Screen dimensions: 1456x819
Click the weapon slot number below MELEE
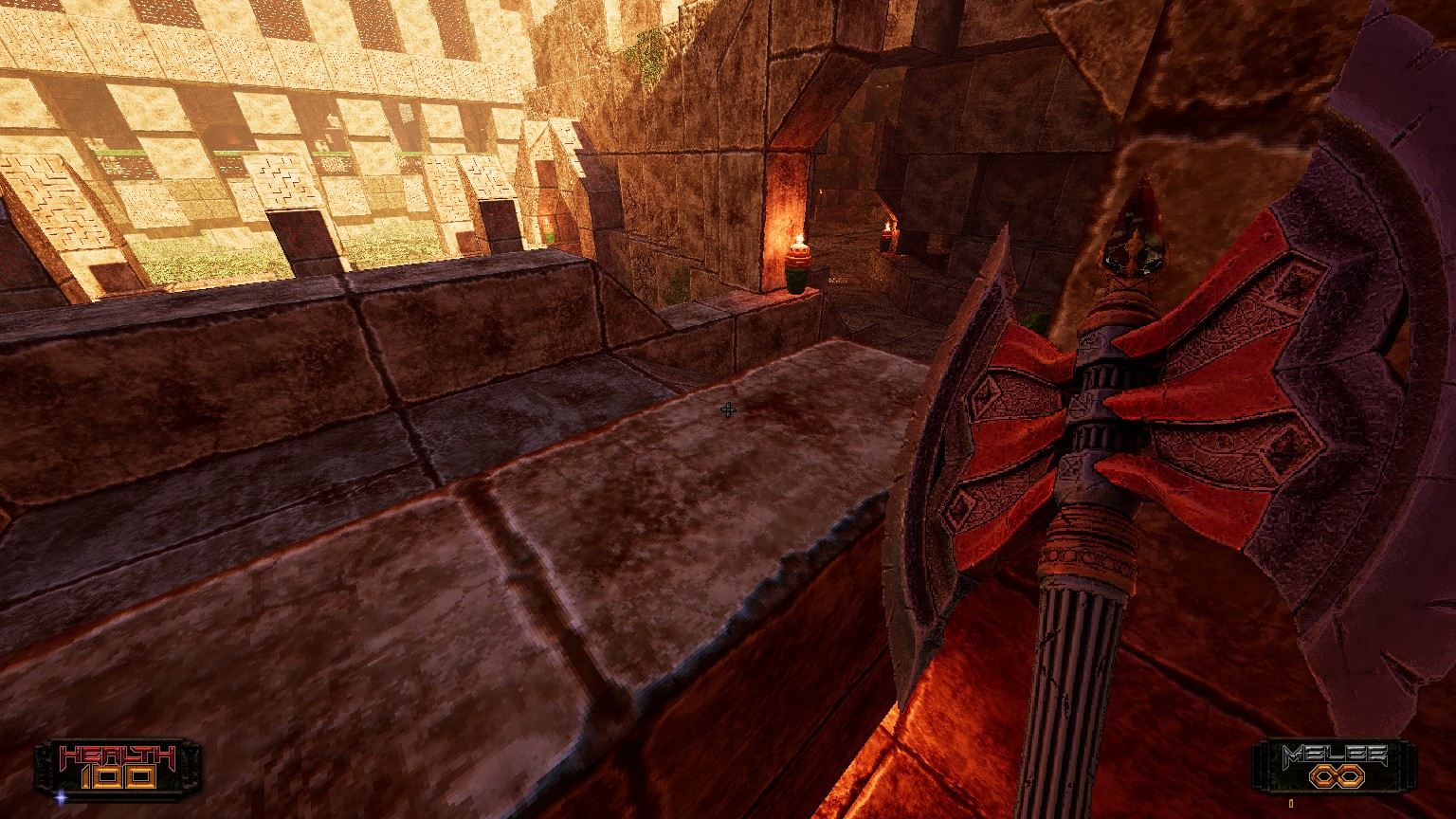pos(1291,803)
